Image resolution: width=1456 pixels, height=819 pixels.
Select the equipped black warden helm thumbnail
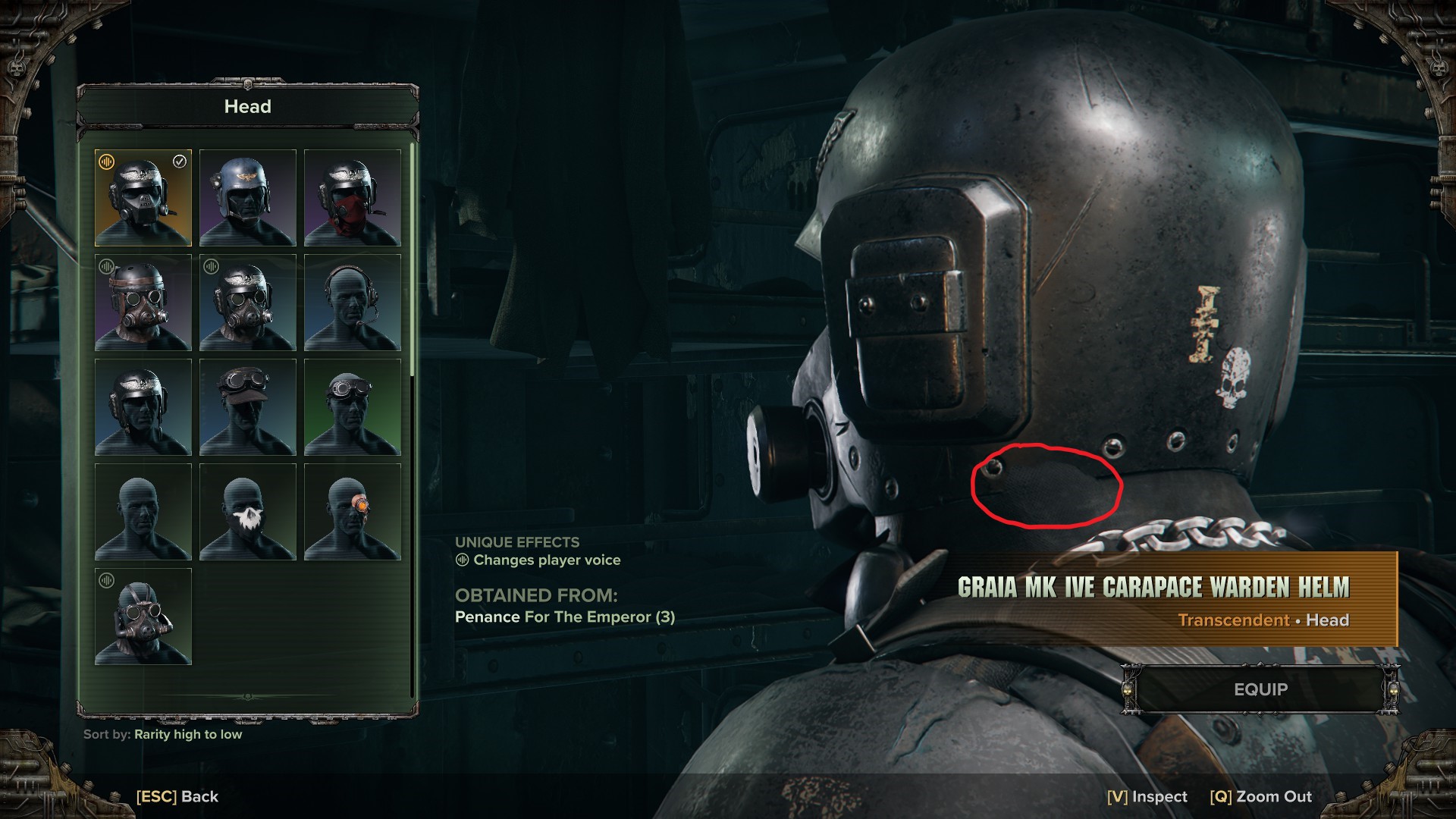click(143, 198)
